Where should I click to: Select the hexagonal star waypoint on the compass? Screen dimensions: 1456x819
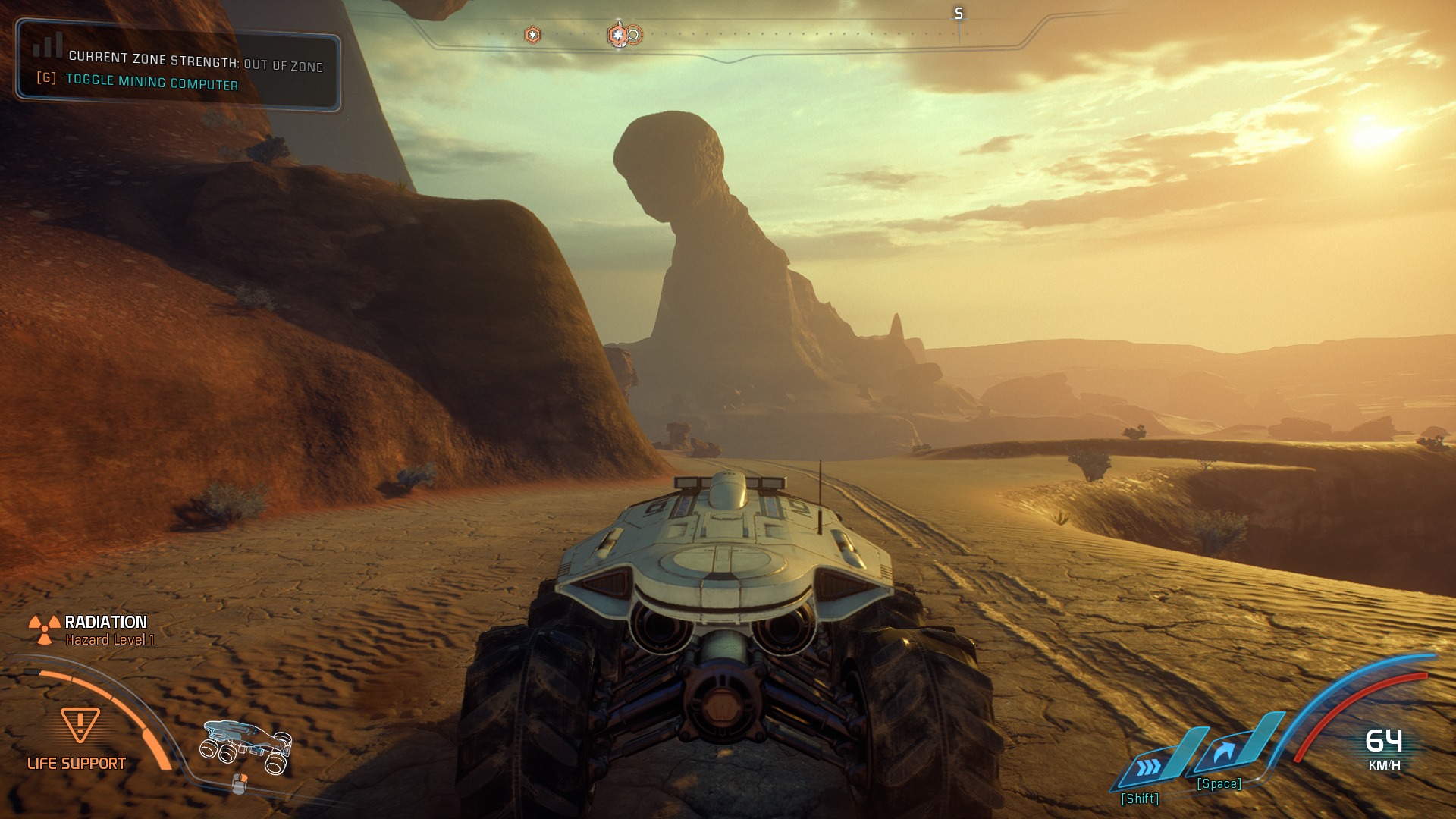click(619, 34)
